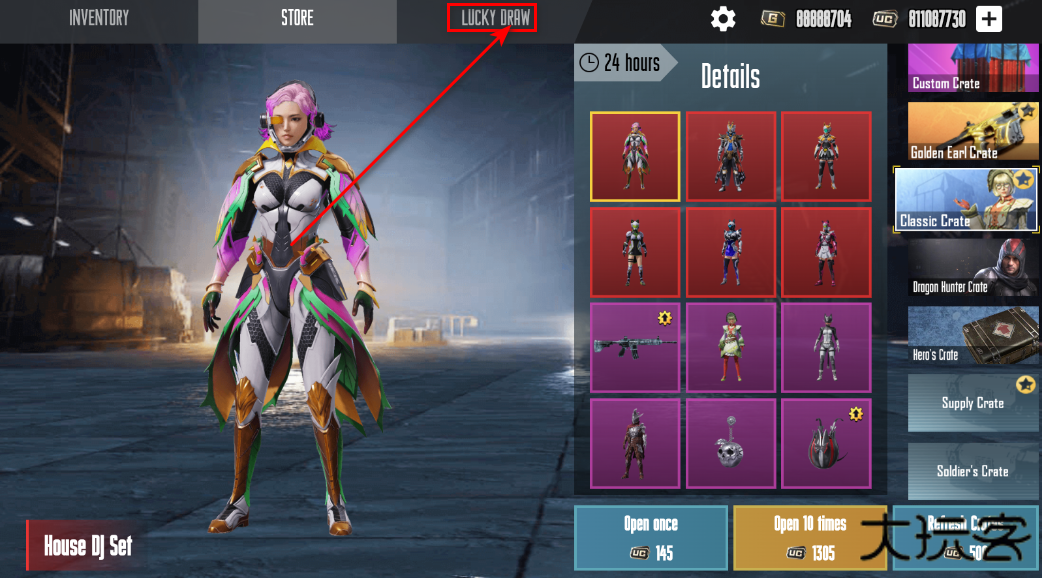This screenshot has width=1042, height=578.
Task: Open the Store tab
Action: (297, 19)
